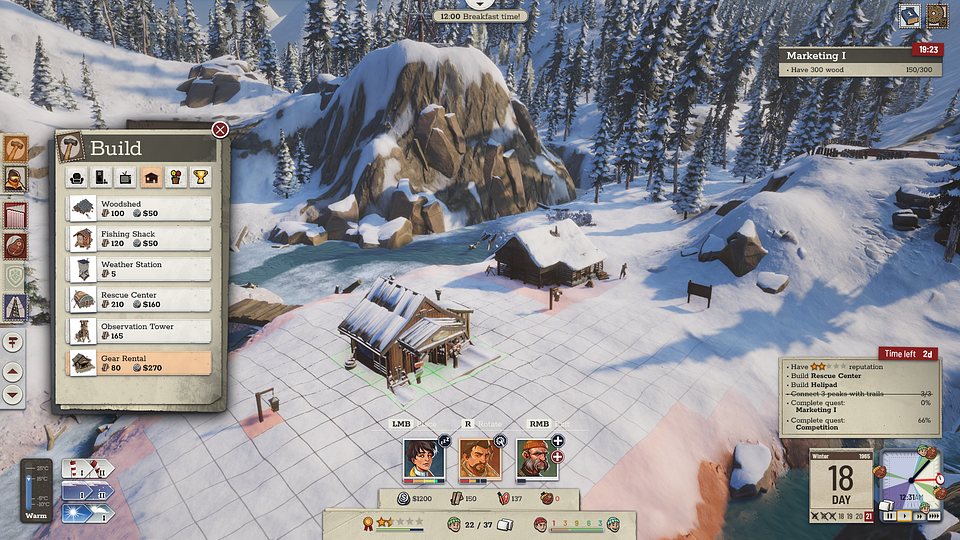Open the blue book icon

coord(909,15)
